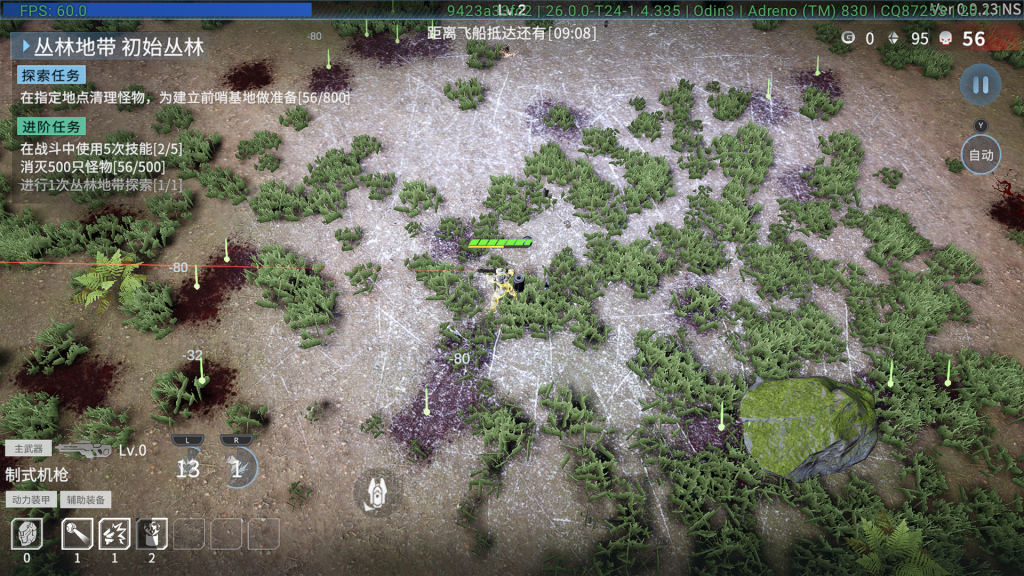Viewport: 1024px width, 576px height.
Task: Select the flashlight beam item slot
Action: tap(77, 534)
